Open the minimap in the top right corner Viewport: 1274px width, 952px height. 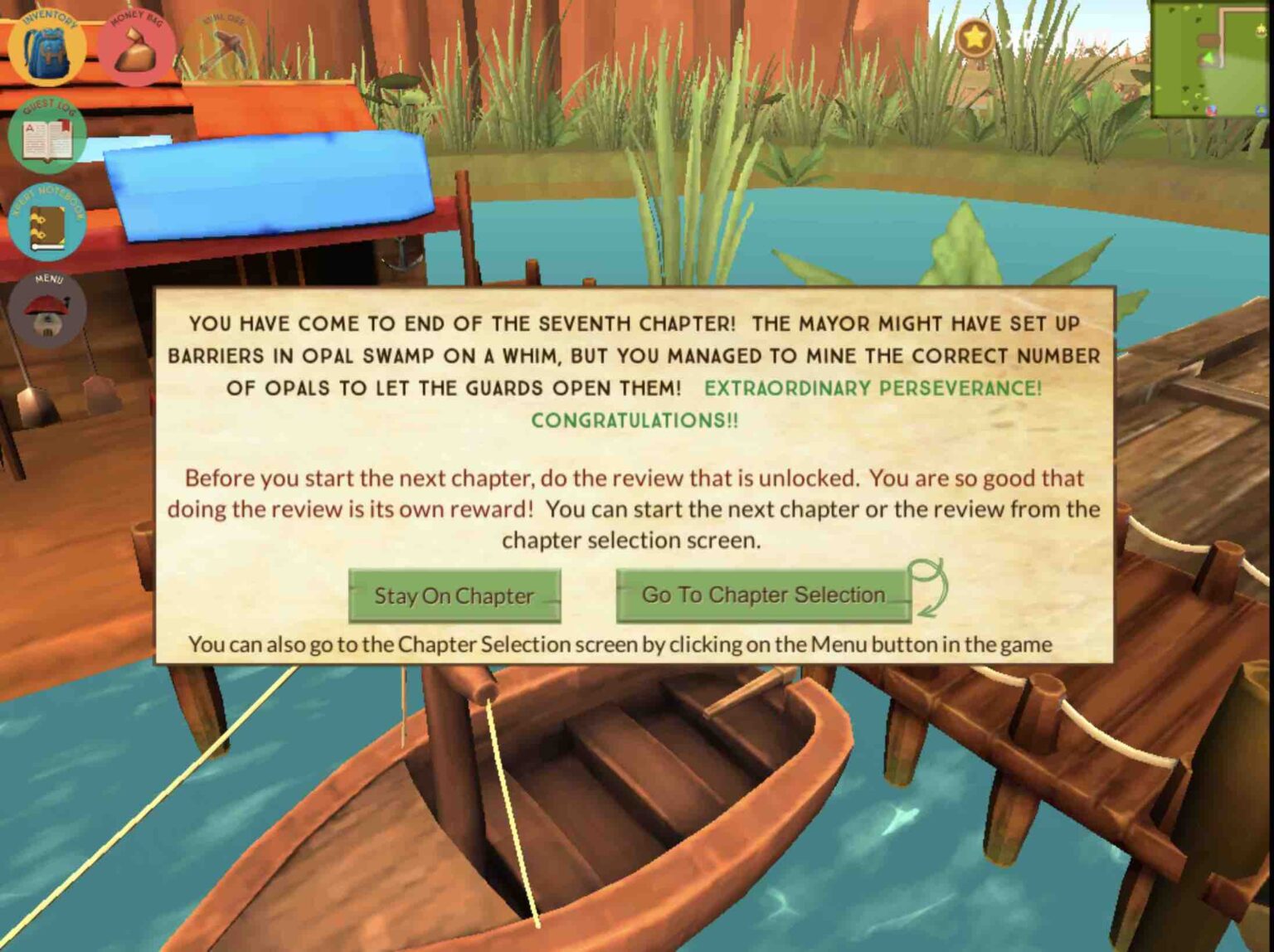1211,60
